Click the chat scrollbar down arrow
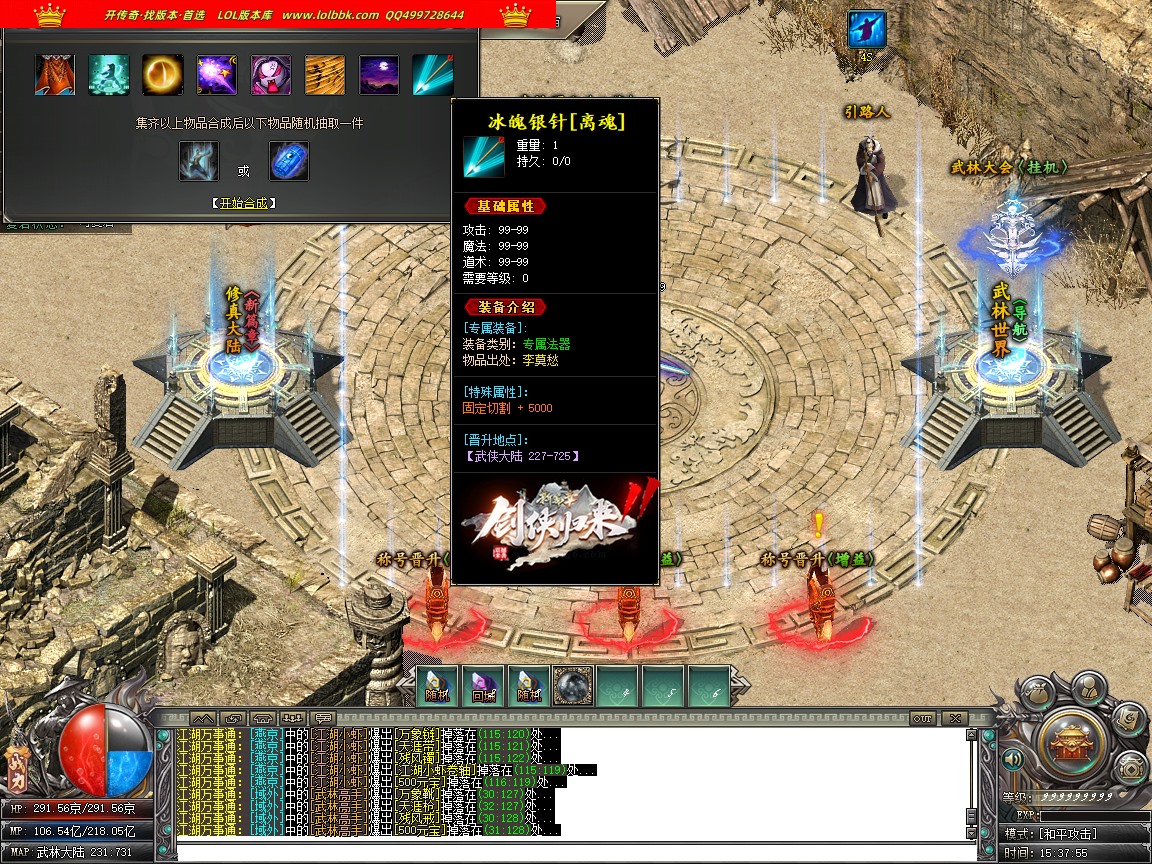The width and height of the screenshot is (1152, 864). (x=970, y=832)
